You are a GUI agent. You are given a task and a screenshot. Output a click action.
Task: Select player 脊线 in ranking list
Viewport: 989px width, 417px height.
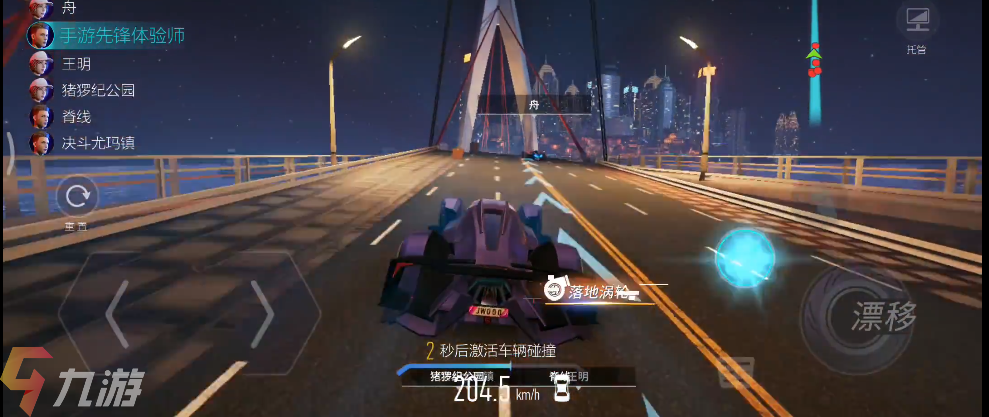pos(76,116)
